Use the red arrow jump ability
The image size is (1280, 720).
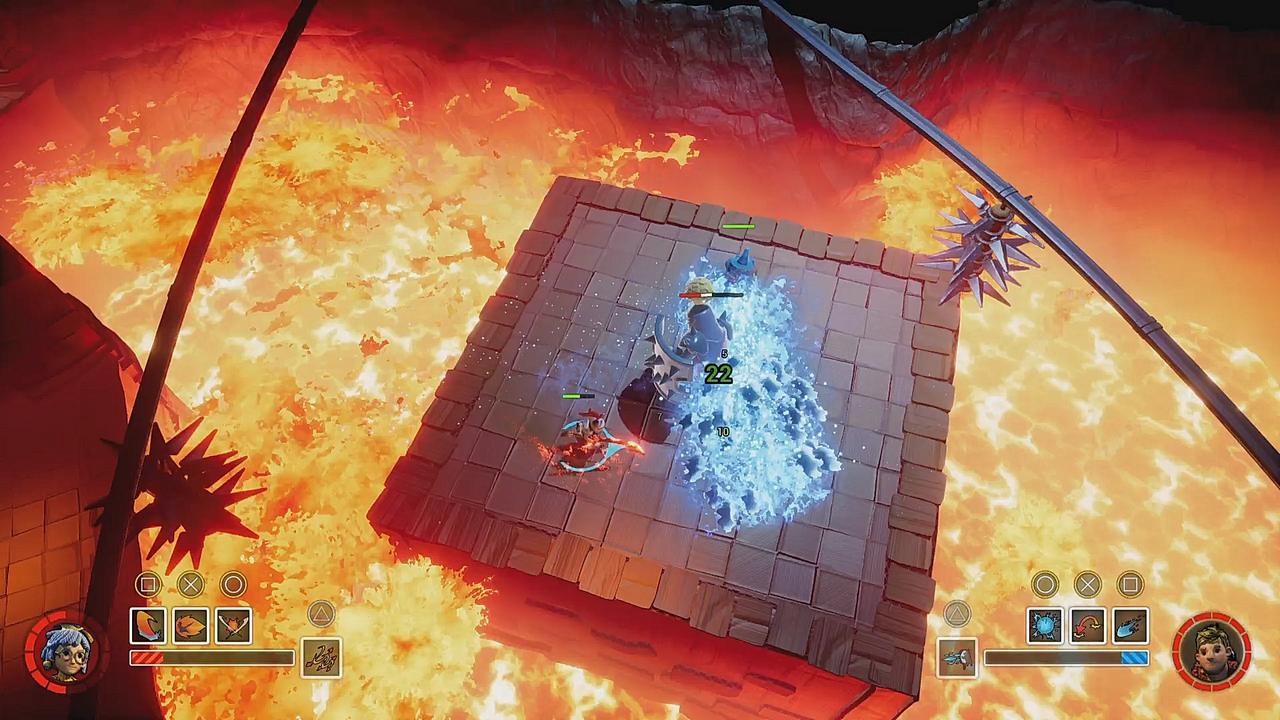(1088, 626)
